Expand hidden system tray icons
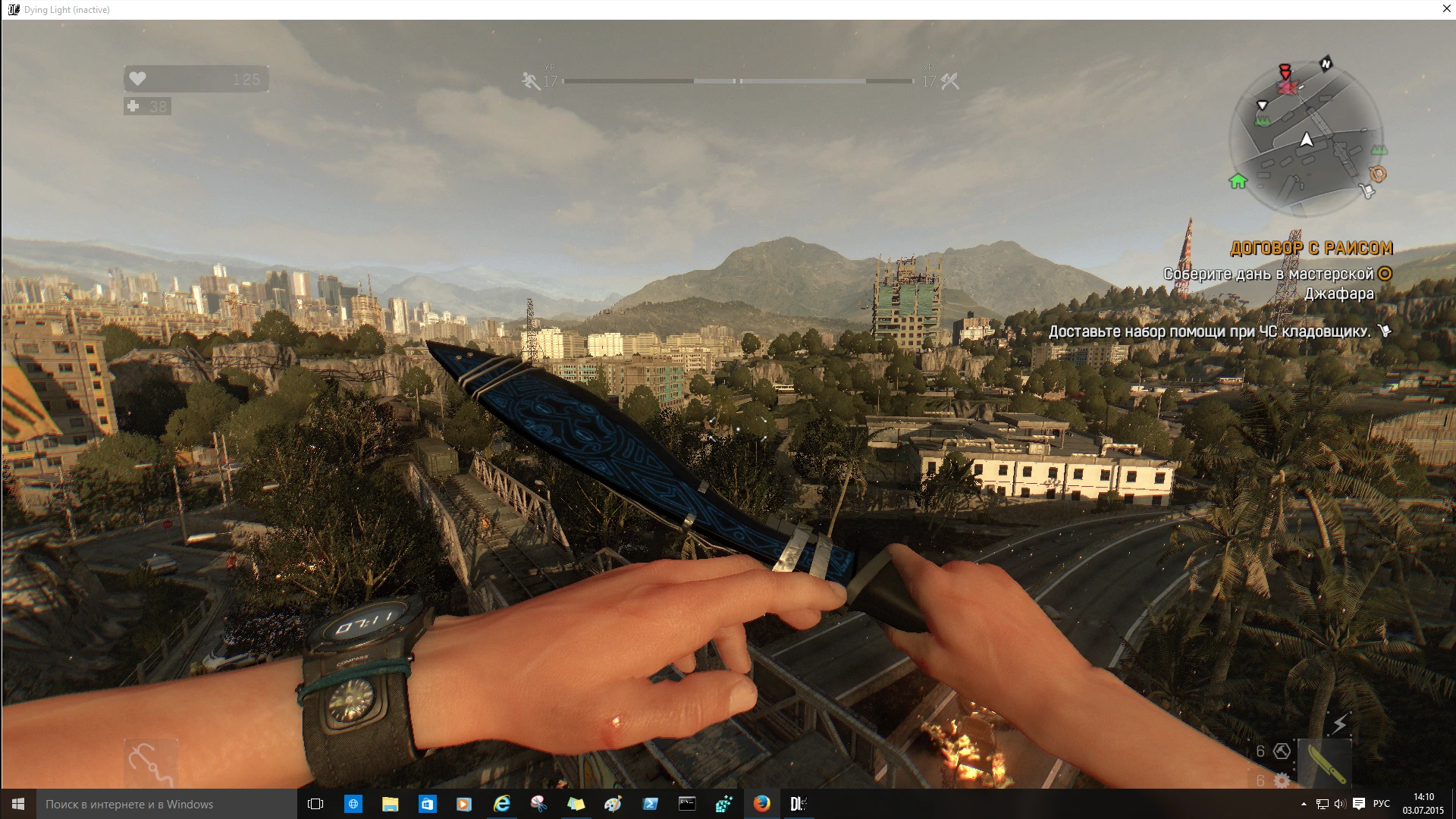The height and width of the screenshot is (819, 1456). click(1304, 804)
